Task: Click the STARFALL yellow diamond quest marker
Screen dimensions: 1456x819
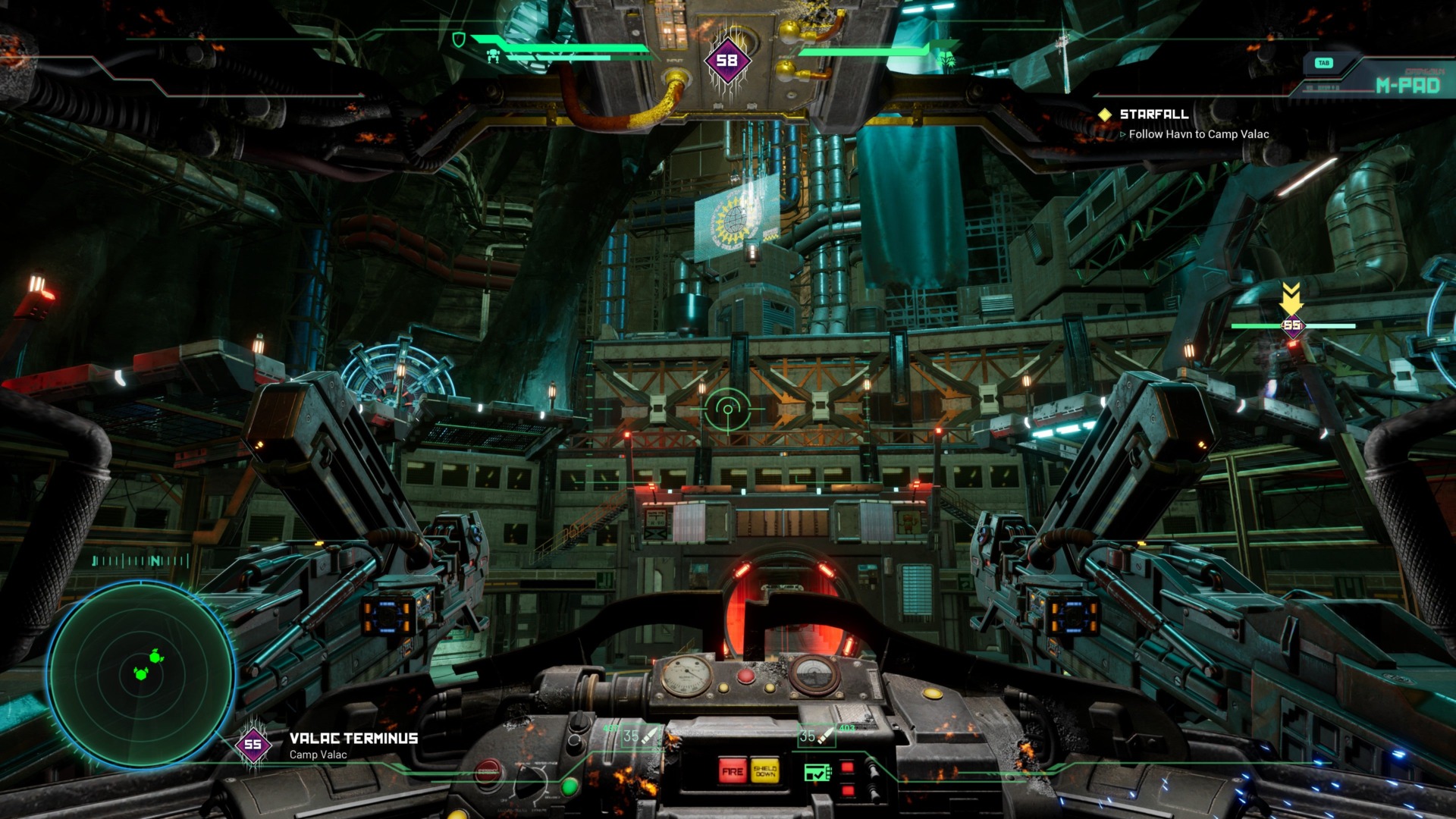Action: (1106, 116)
